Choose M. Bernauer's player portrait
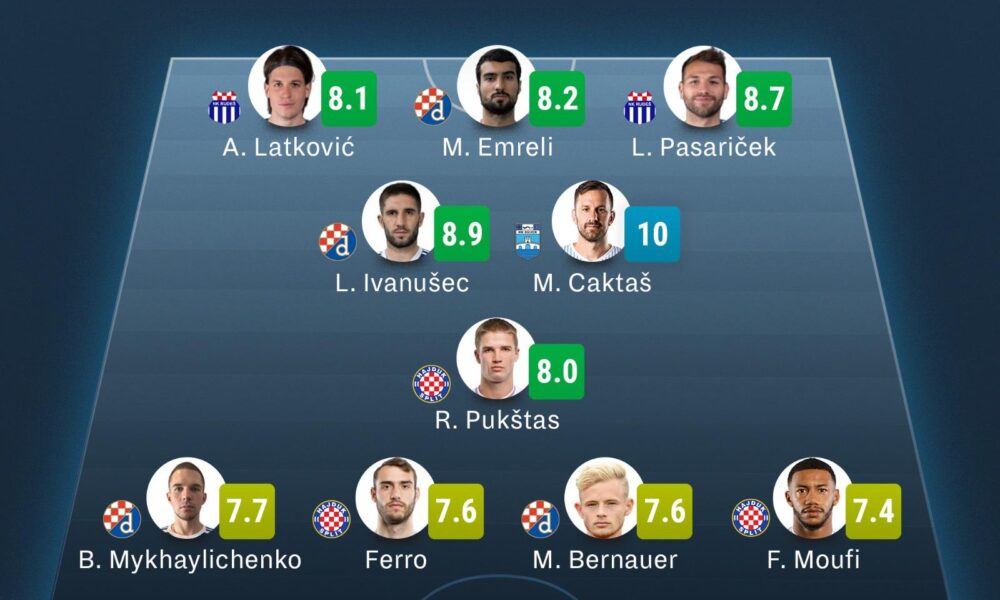The height and width of the screenshot is (600, 1000). (x=603, y=497)
